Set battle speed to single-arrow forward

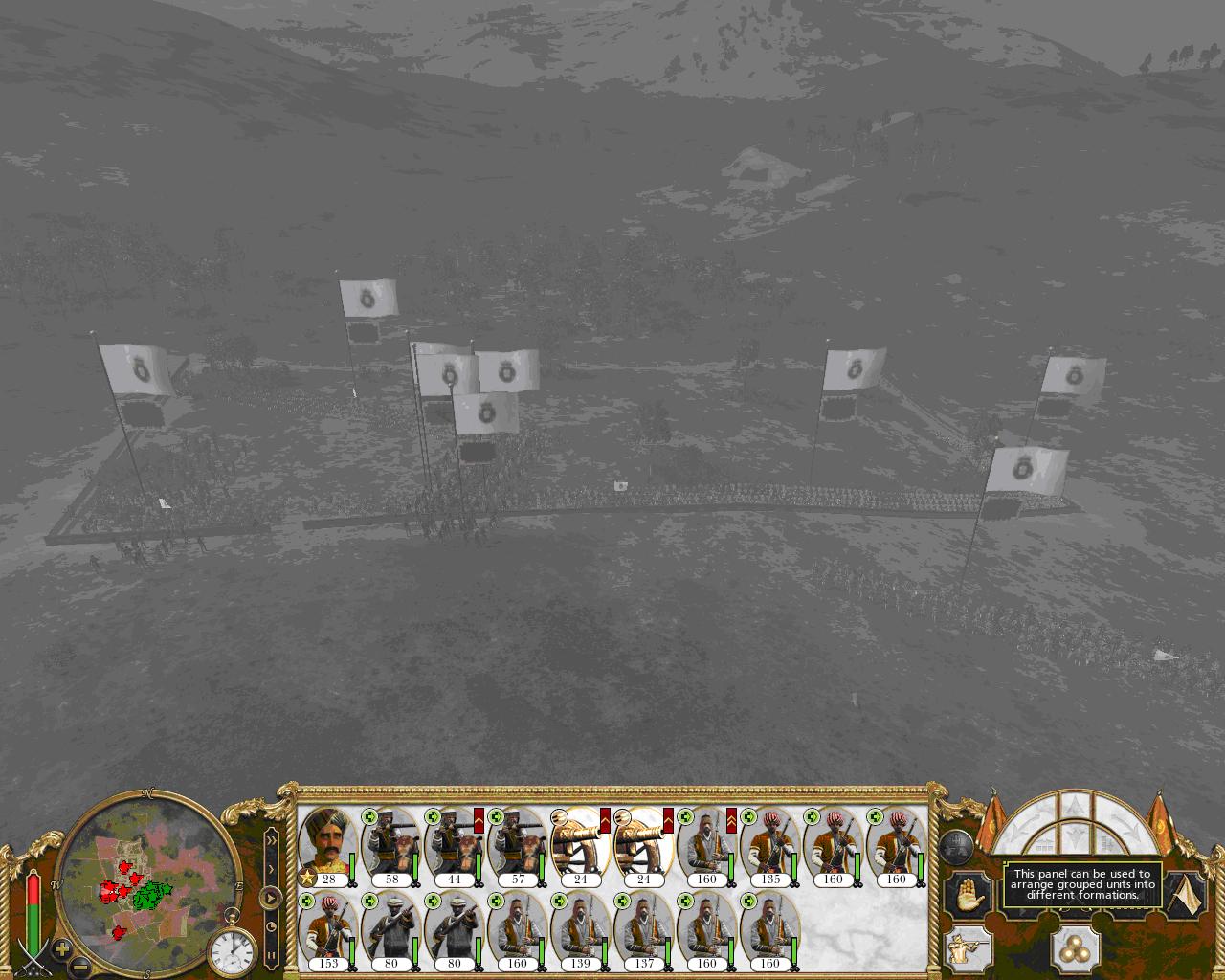point(272,869)
